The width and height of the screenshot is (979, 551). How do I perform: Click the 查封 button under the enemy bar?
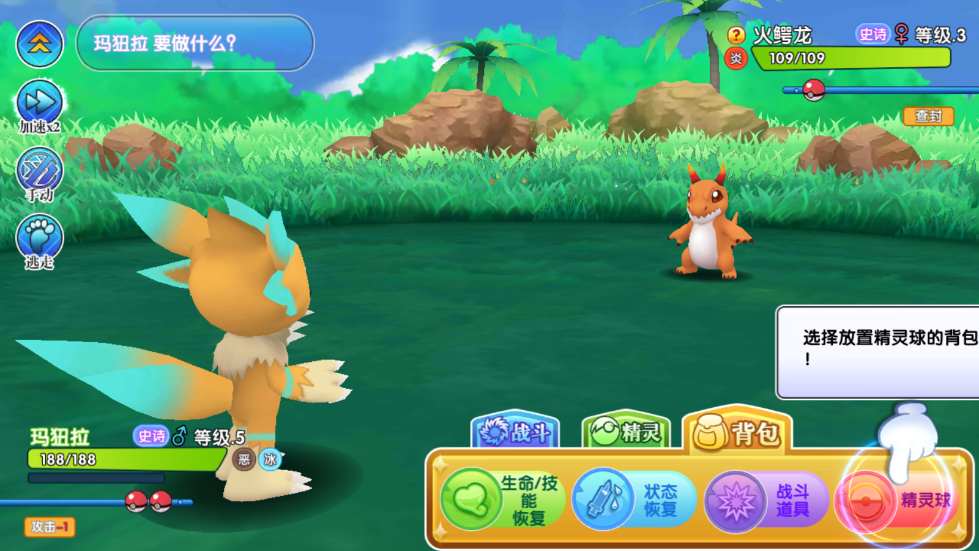point(928,116)
